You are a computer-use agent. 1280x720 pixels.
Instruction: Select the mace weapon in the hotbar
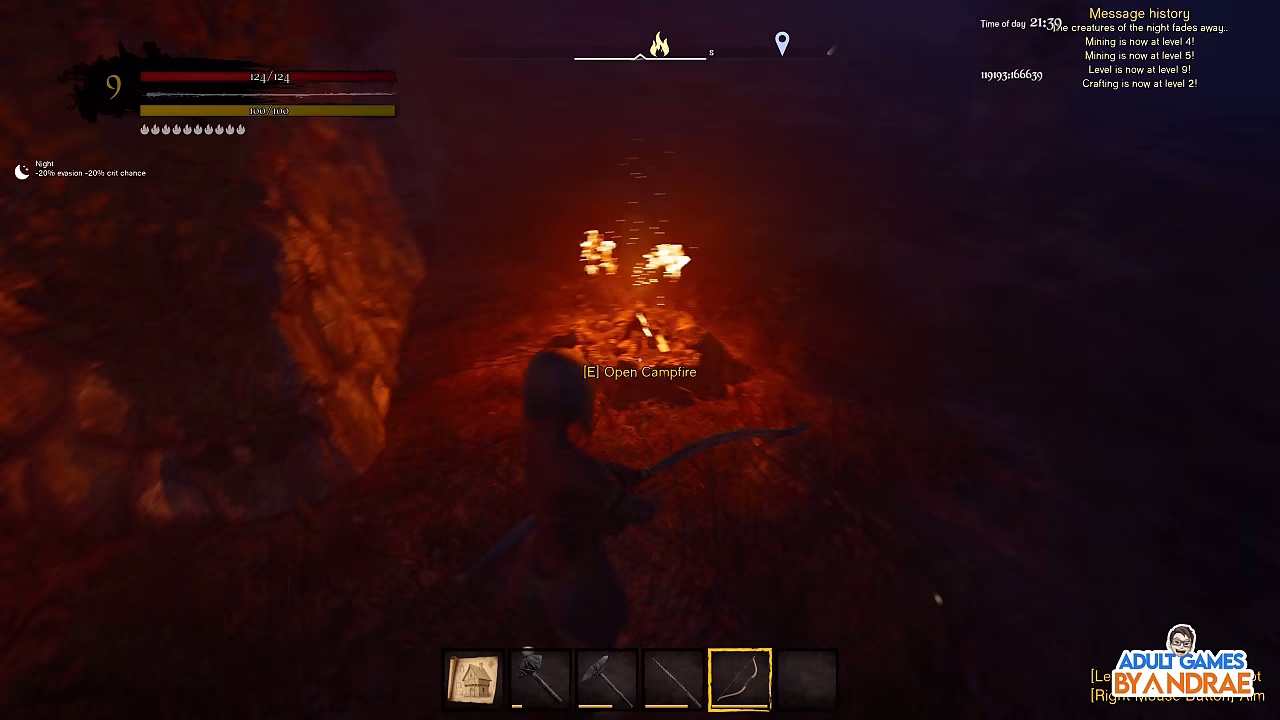pos(540,678)
